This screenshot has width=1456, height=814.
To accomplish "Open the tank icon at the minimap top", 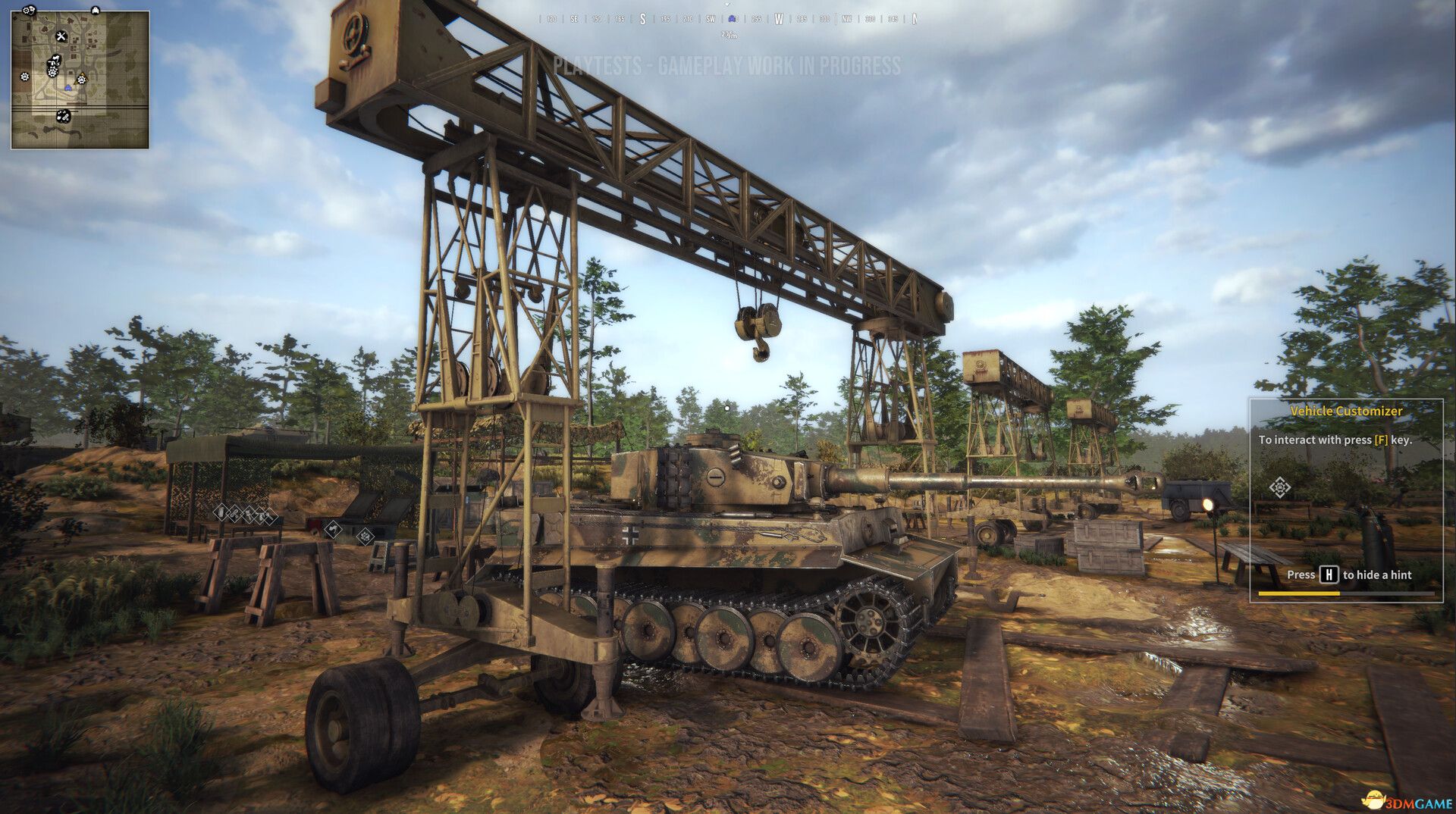I will pyautogui.click(x=95, y=11).
